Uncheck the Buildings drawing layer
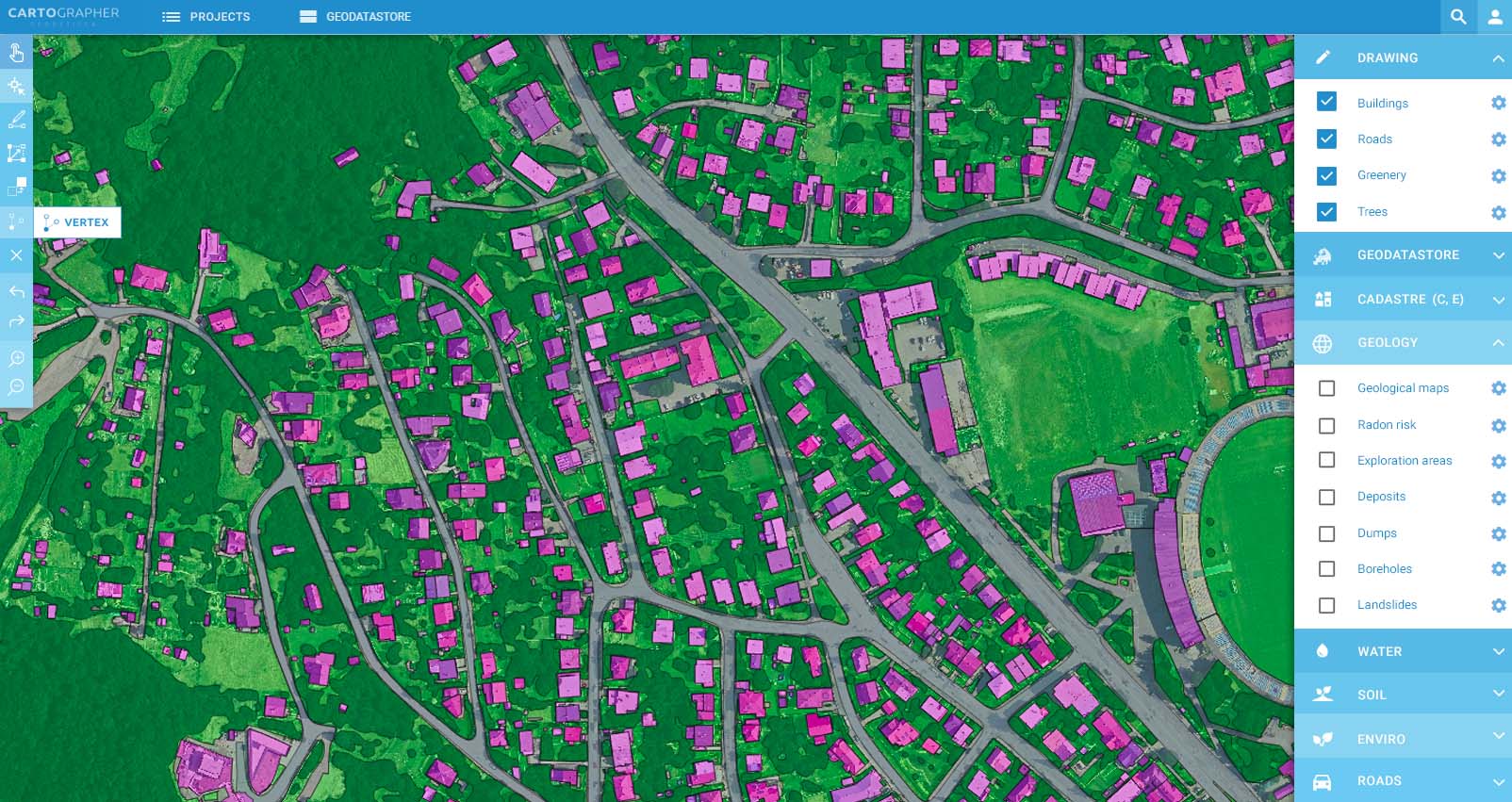 point(1326,102)
